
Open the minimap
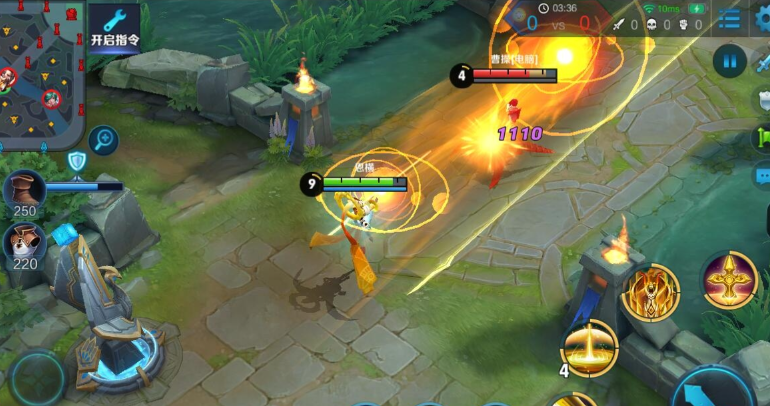coord(40,70)
